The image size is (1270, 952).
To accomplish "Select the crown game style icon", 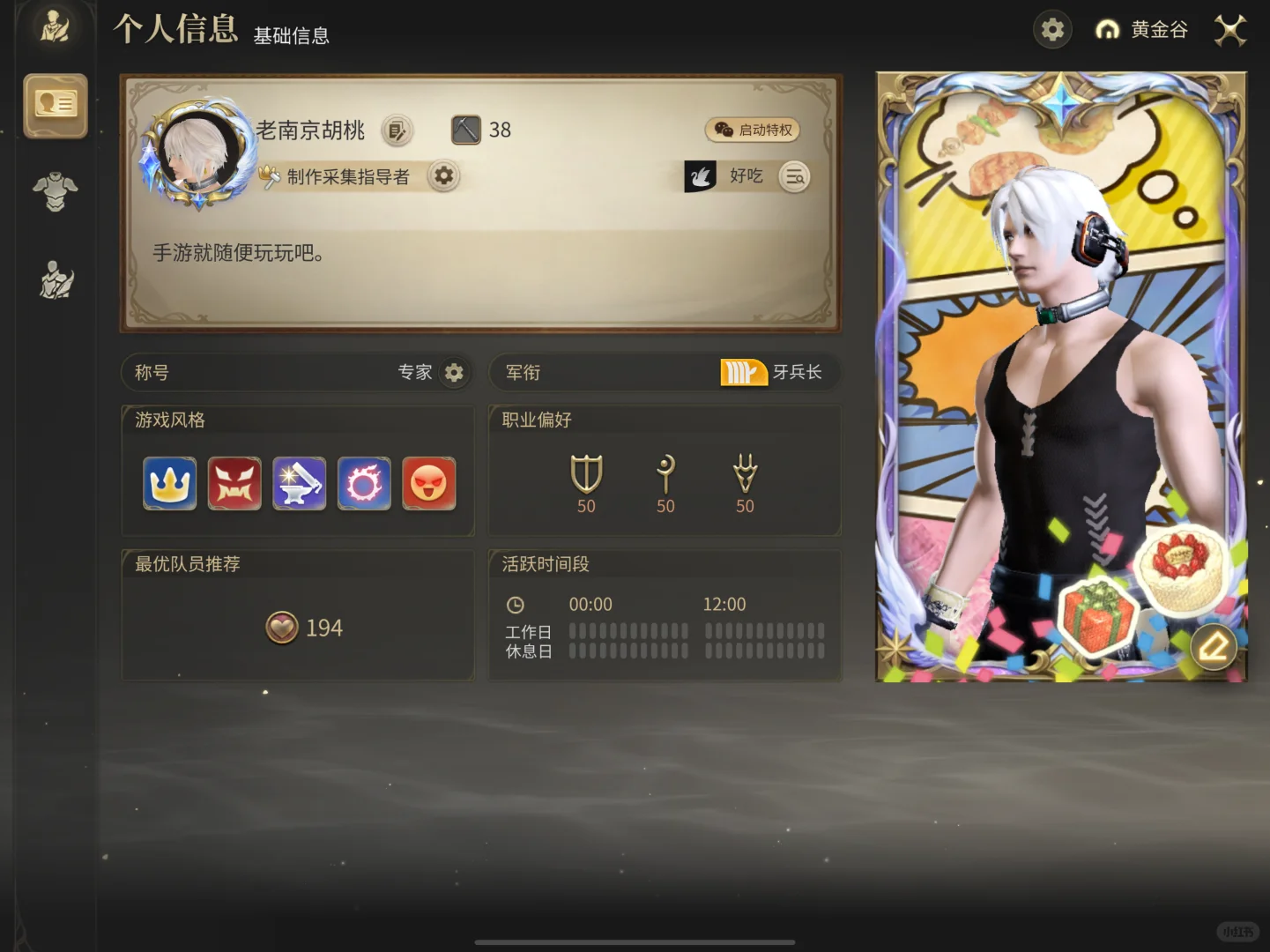I will click(169, 483).
